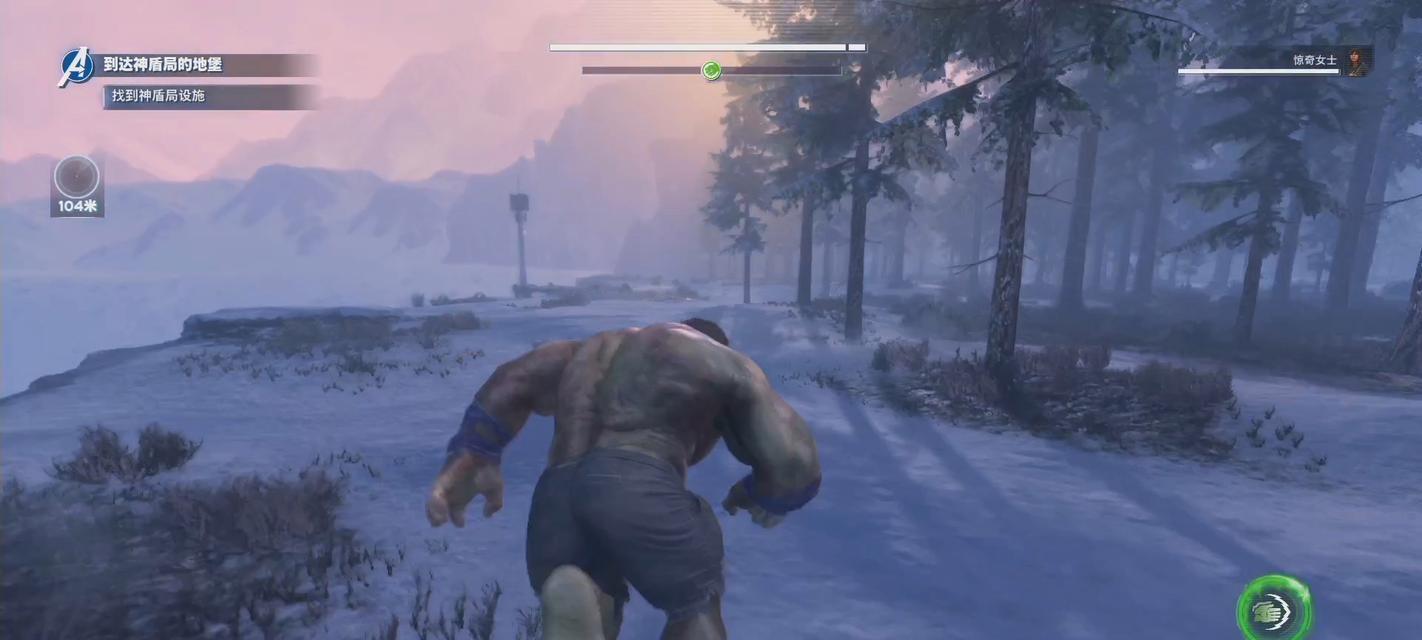Select the 104米 objective distance marker

click(77, 185)
